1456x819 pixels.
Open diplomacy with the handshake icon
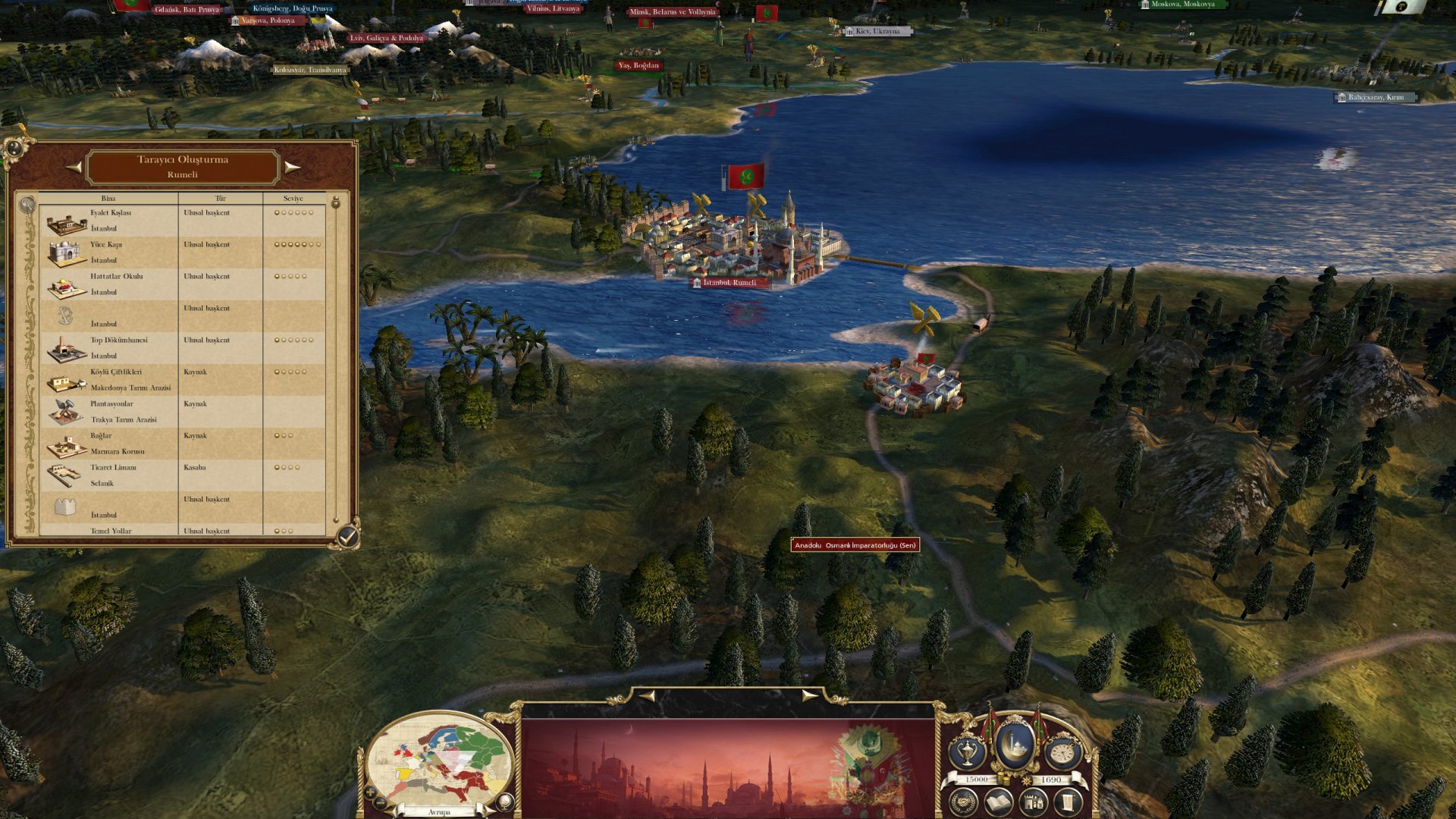[963, 802]
